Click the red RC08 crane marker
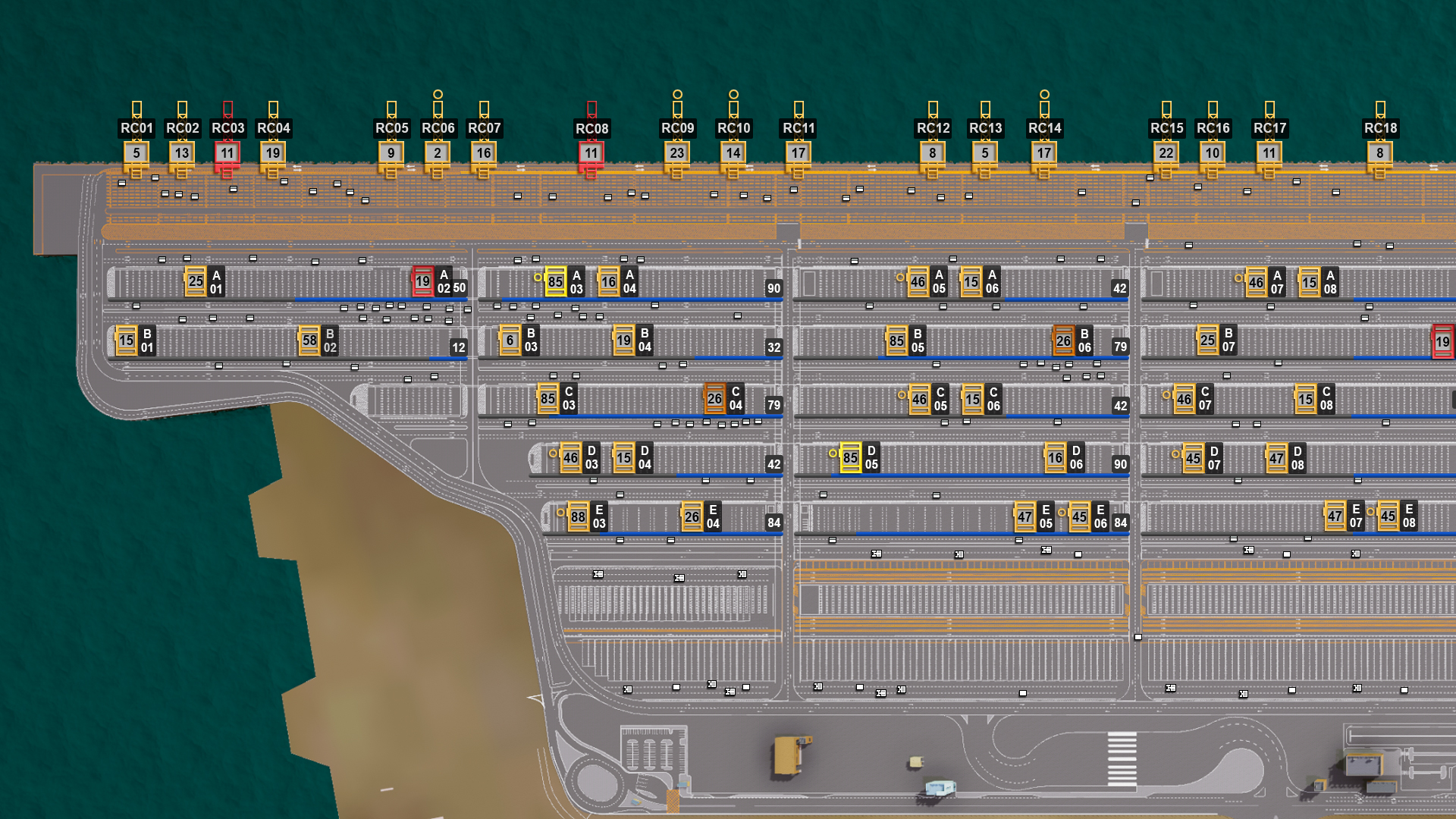The image size is (1456, 819). (591, 153)
